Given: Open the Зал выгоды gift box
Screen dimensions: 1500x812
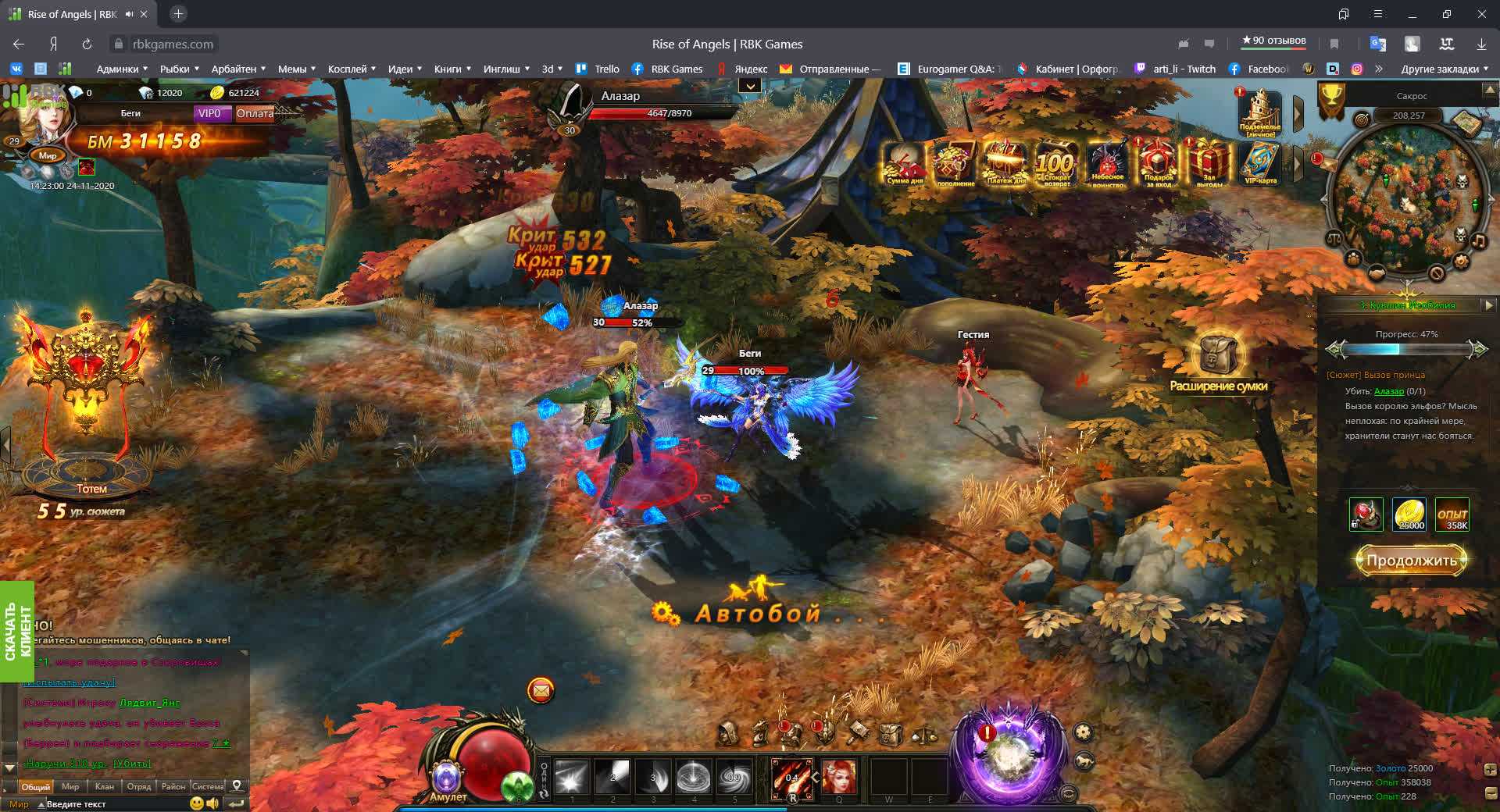Looking at the screenshot, I should coord(1209,162).
